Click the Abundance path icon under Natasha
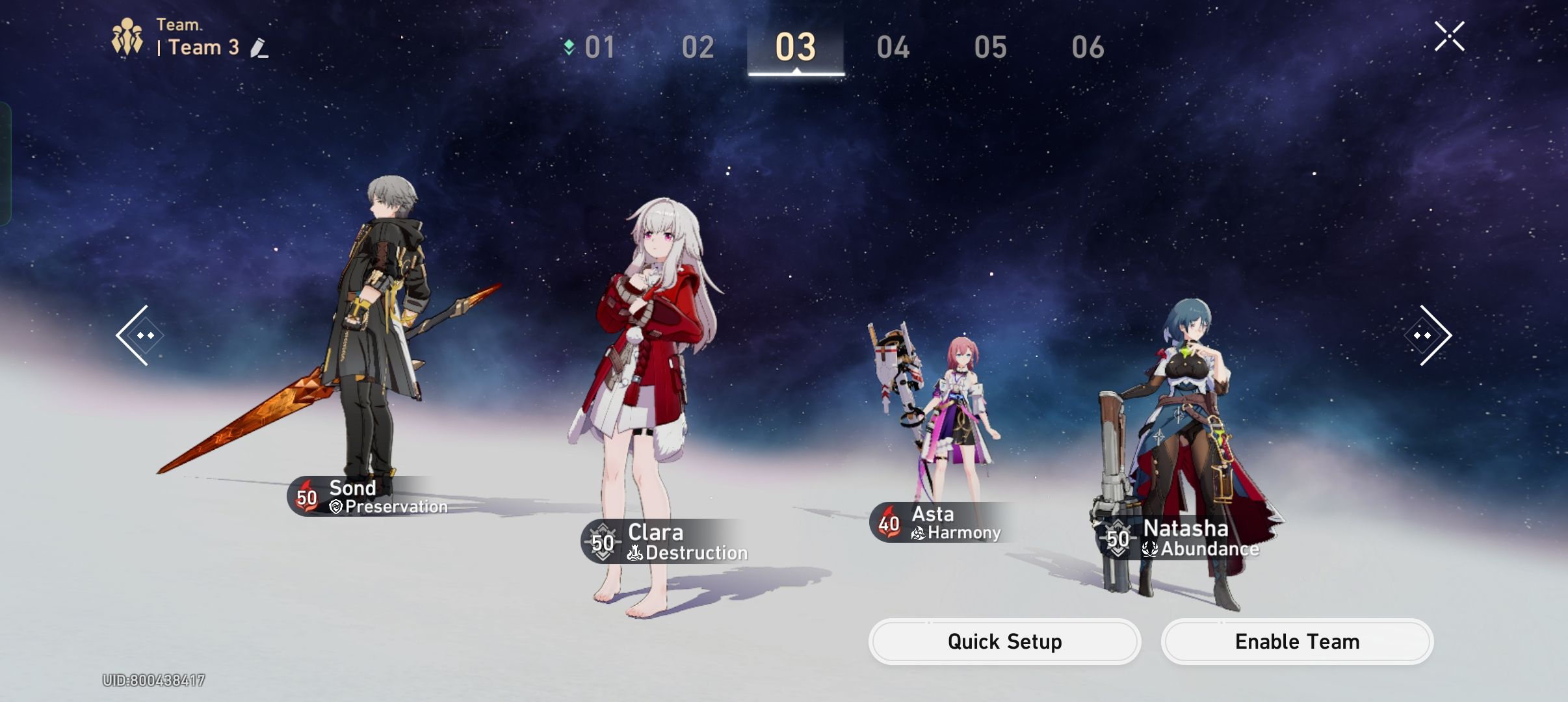This screenshot has width=1568, height=702. tap(1149, 549)
